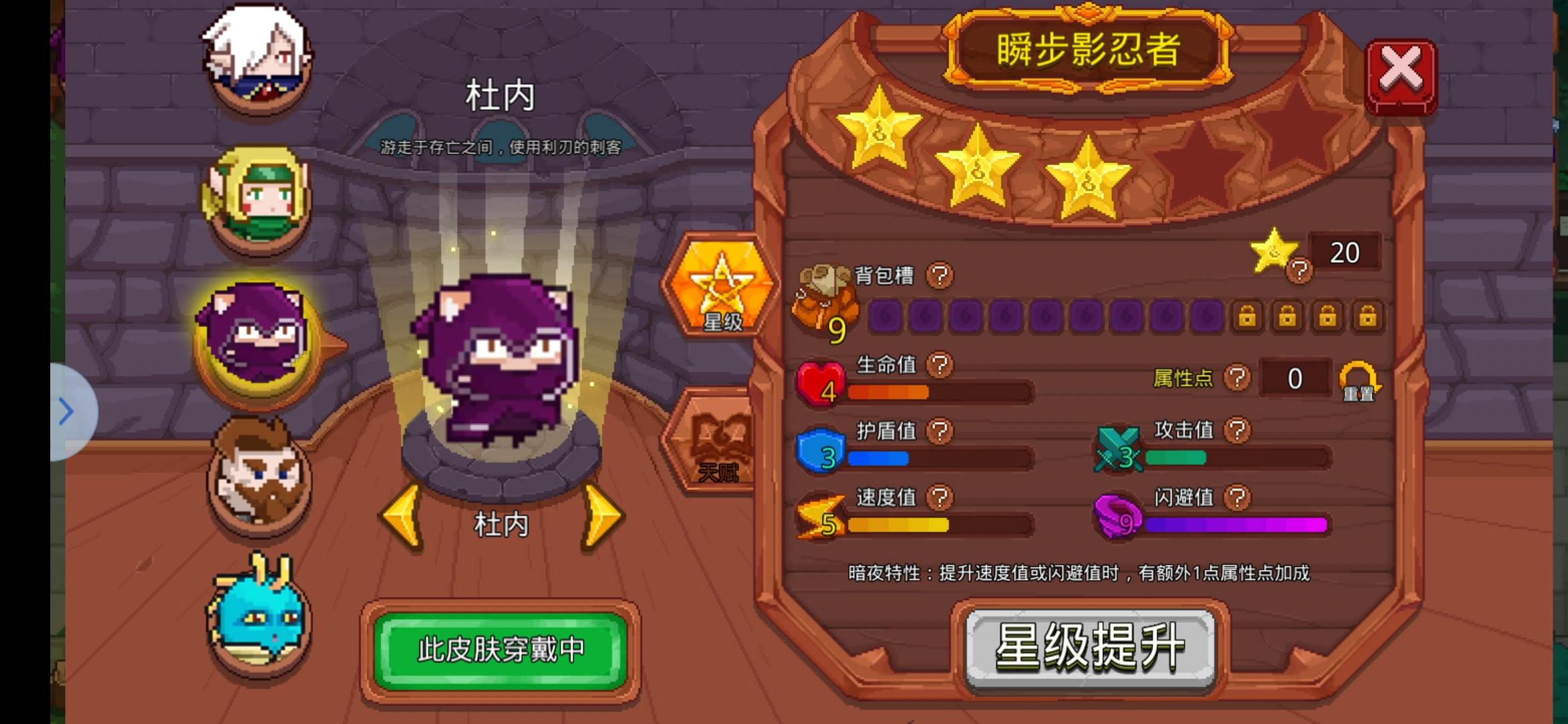This screenshot has width=1568, height=724.
Task: Open the 闪避值 help tooltip
Action: point(1236,499)
